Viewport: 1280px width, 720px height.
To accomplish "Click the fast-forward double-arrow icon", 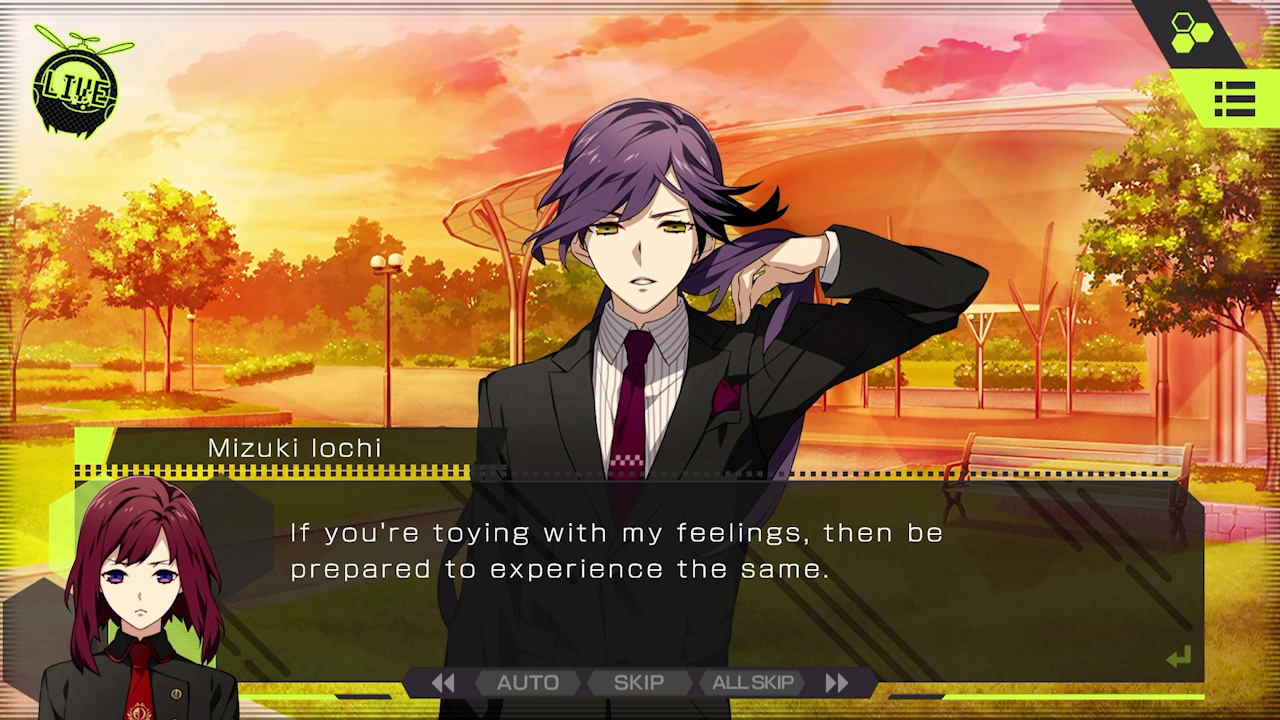I will [x=837, y=682].
